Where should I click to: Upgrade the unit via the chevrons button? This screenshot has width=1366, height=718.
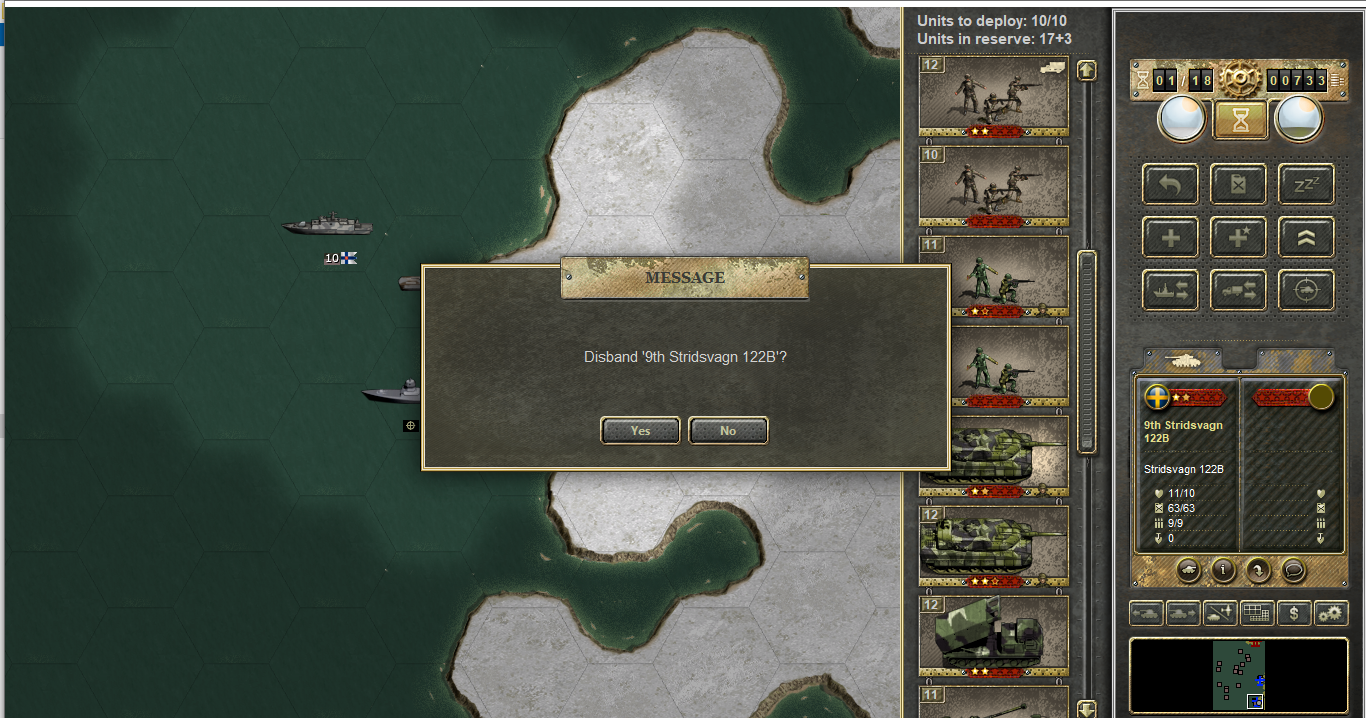pos(1306,238)
